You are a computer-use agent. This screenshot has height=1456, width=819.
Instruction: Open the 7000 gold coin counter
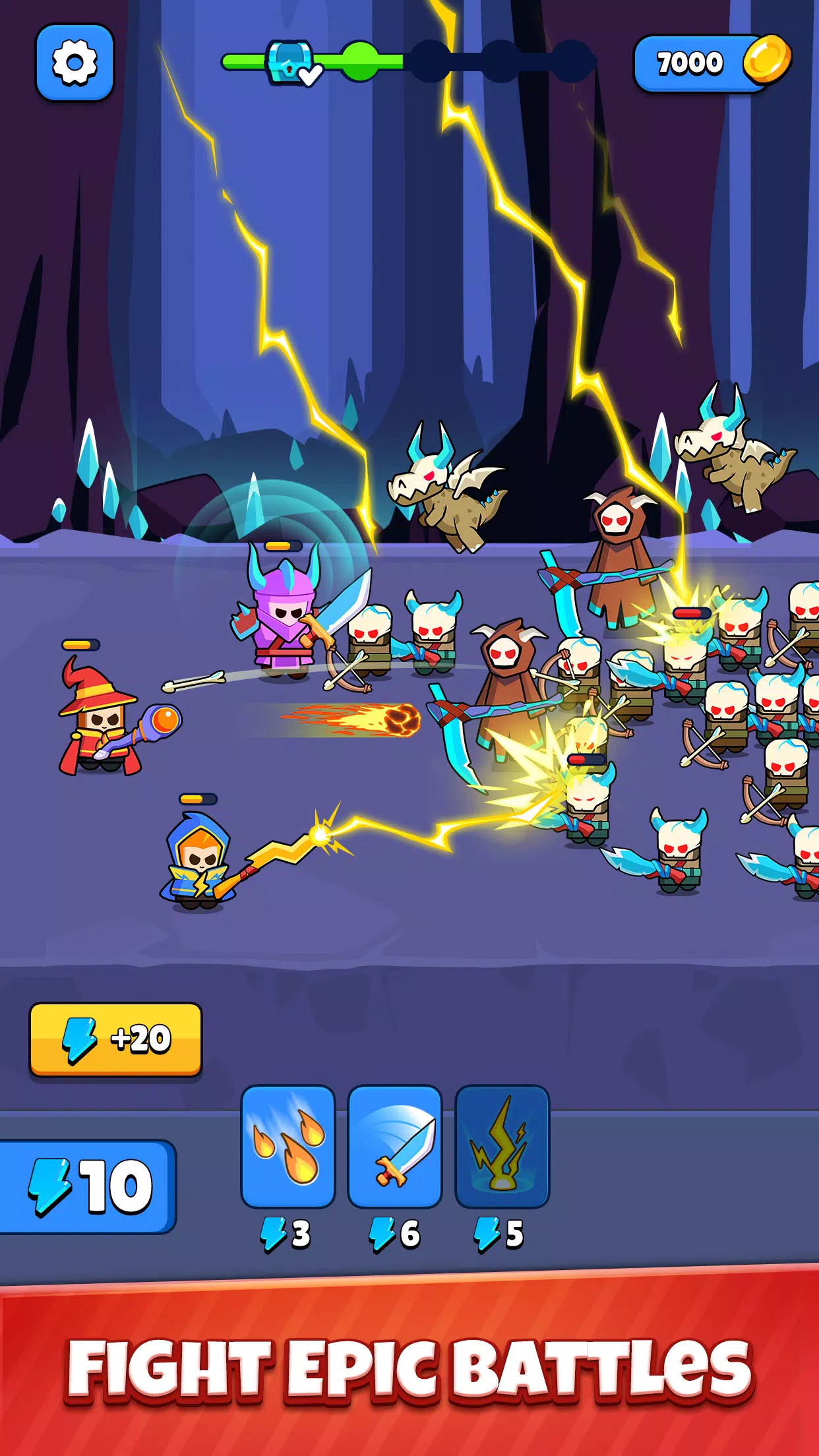[711, 63]
